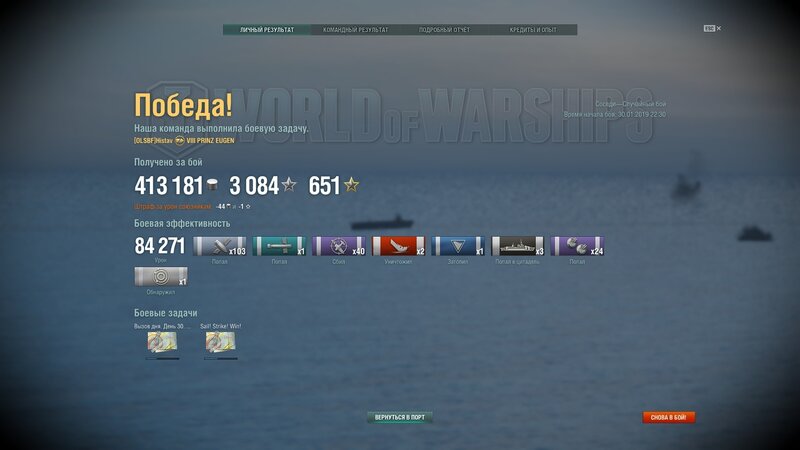Click the torpedo hit ribbon x1
This screenshot has height=450, width=800.
click(279, 247)
